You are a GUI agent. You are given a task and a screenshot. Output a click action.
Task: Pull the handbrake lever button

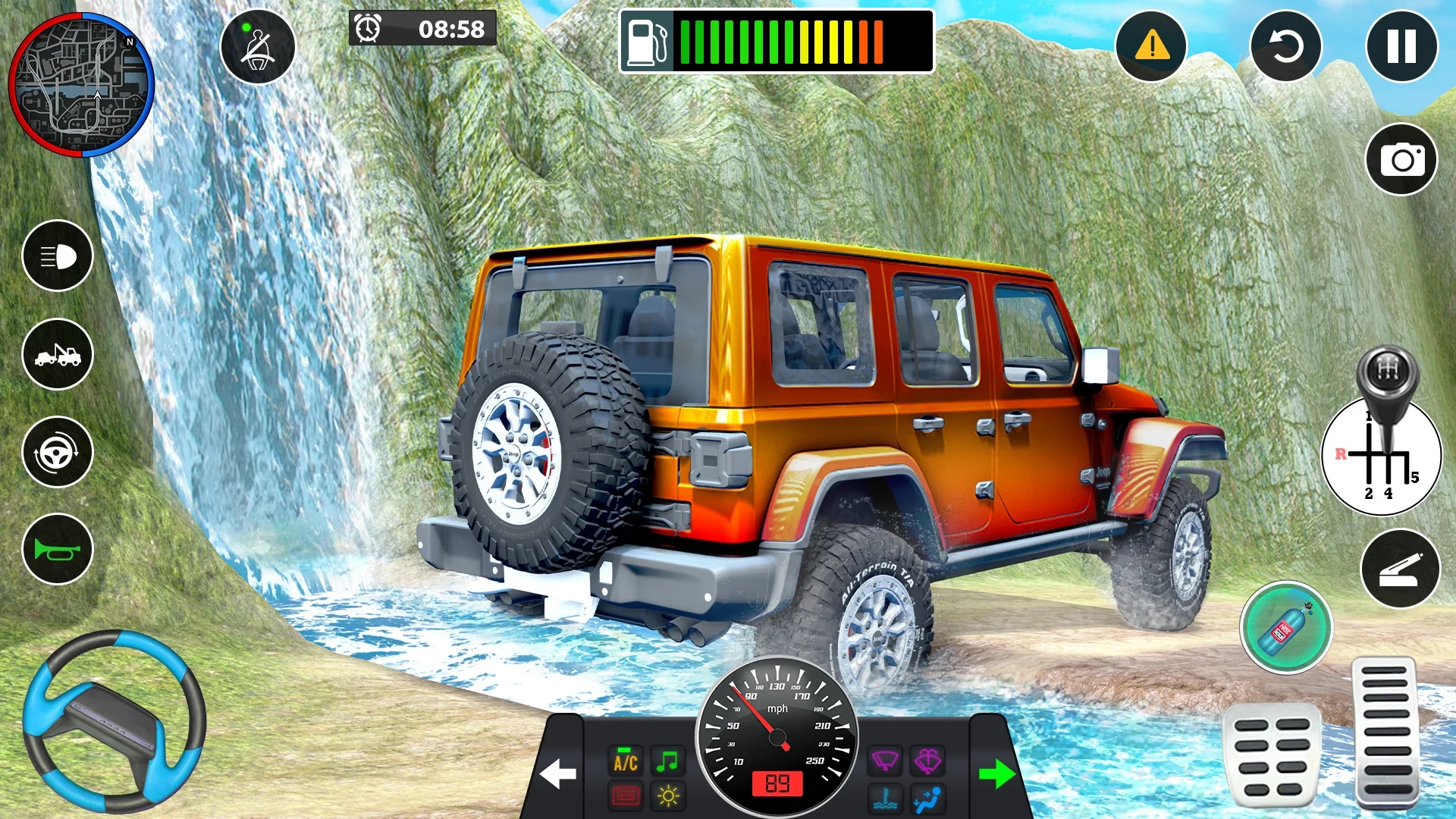pos(1400,569)
